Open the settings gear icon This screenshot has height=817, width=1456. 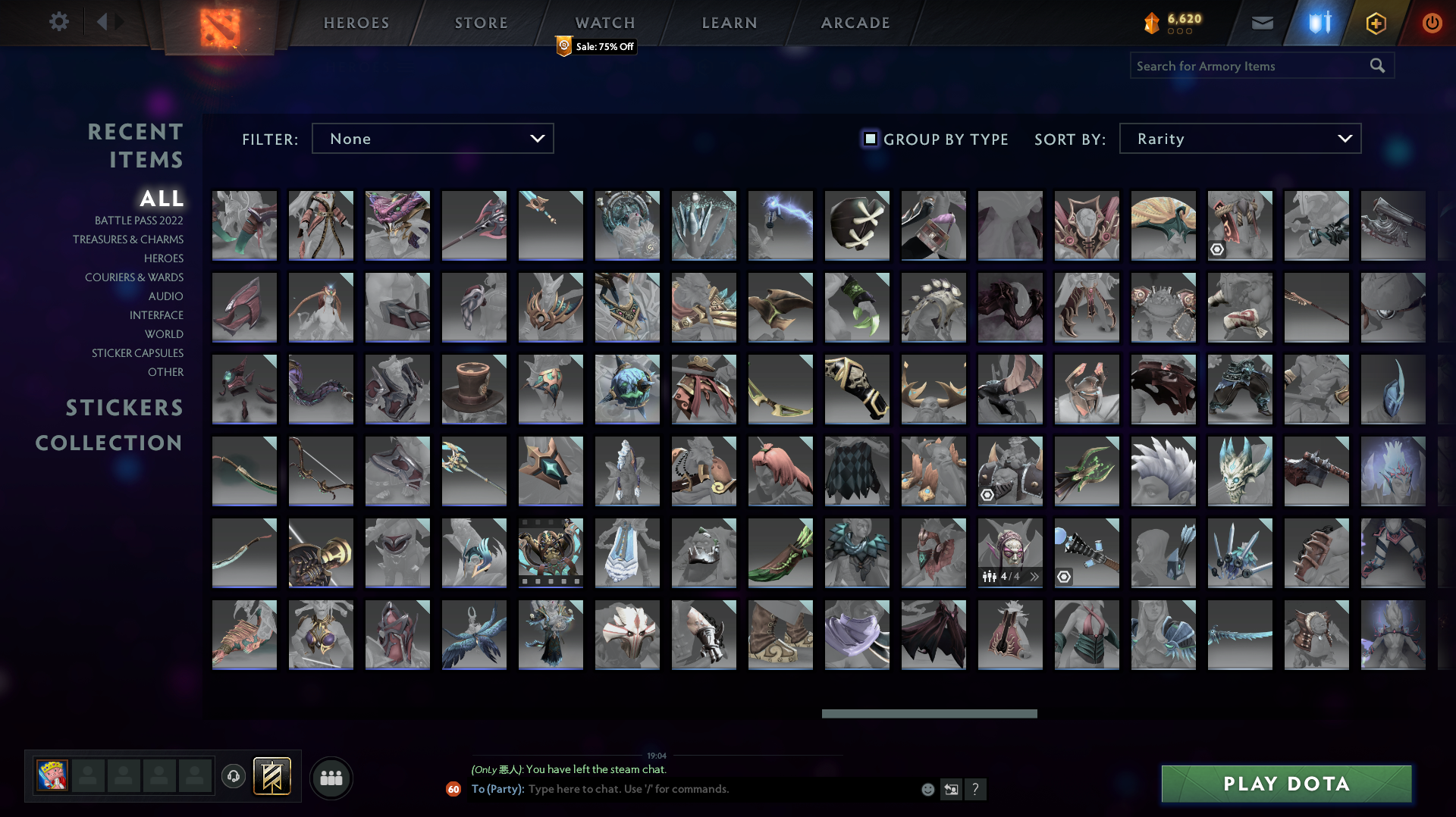point(59,22)
